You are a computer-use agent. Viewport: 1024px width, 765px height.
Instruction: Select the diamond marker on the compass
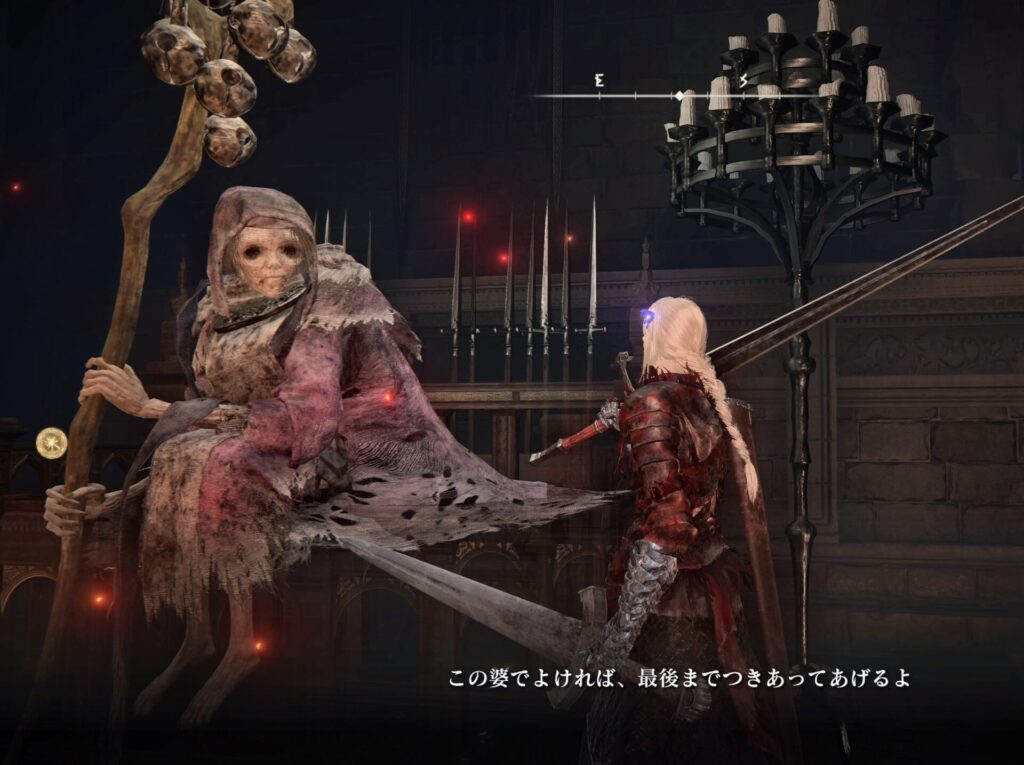click(680, 96)
